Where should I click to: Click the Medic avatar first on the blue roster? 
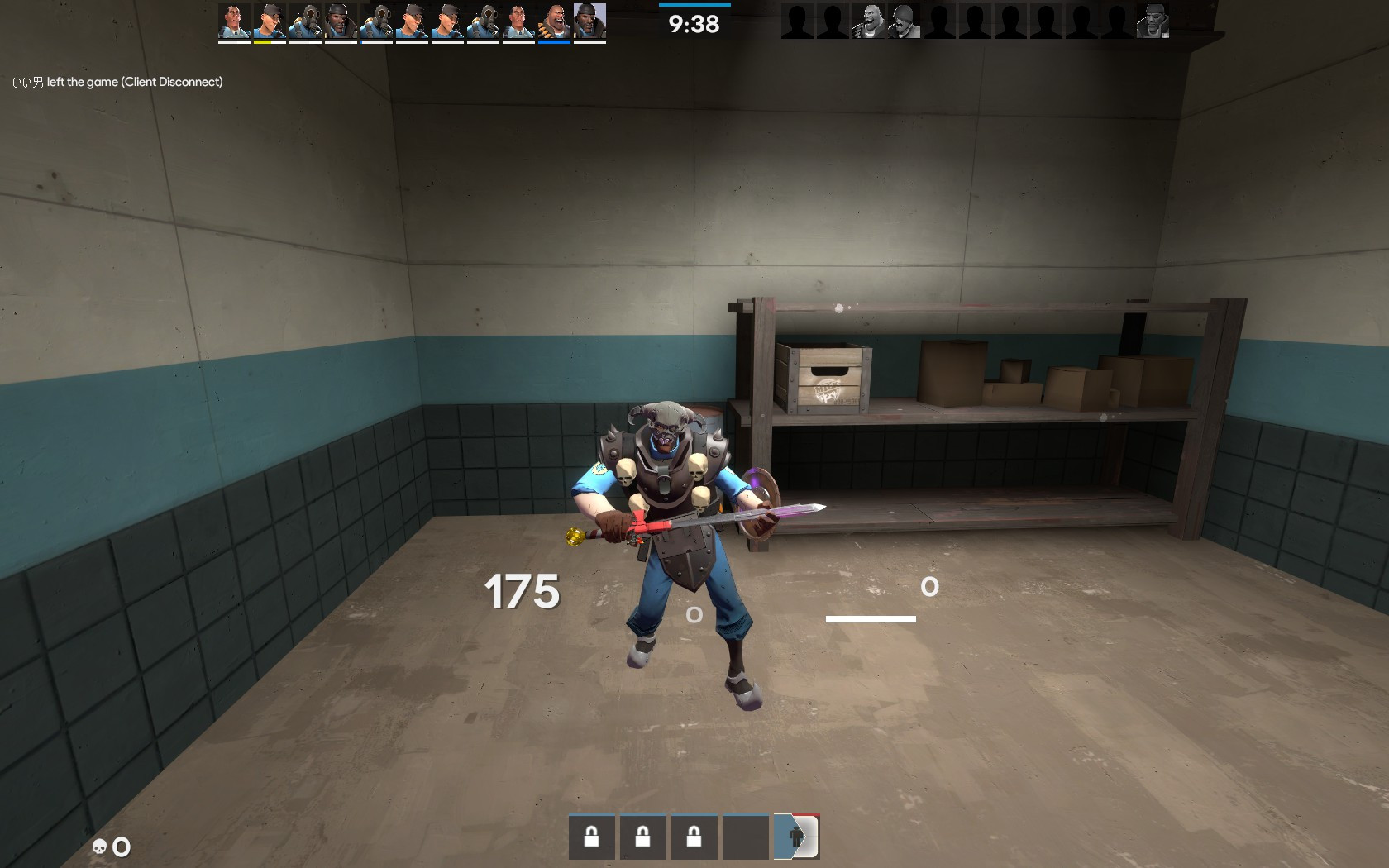point(232,21)
